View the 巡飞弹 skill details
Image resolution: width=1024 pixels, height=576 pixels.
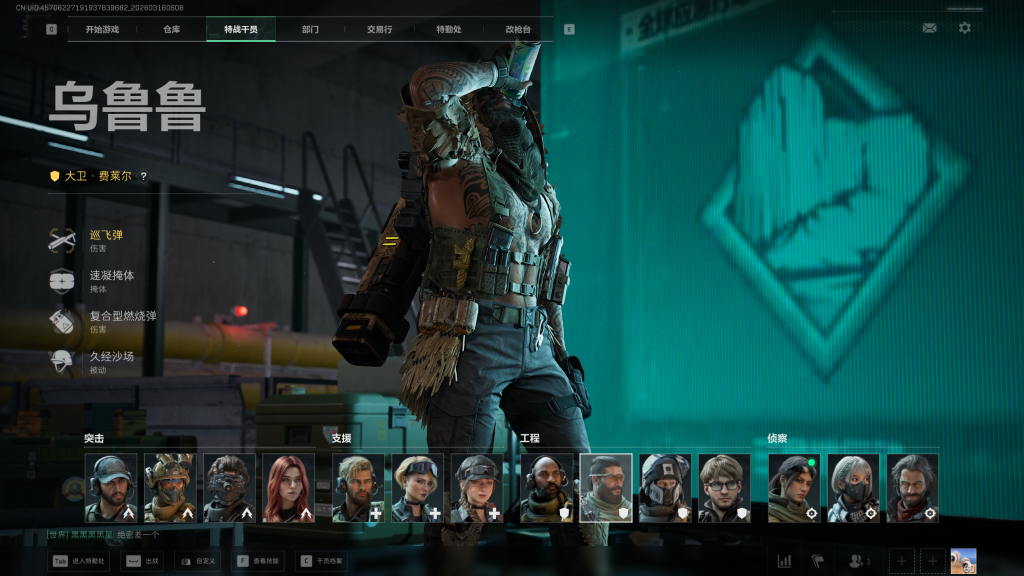point(105,240)
